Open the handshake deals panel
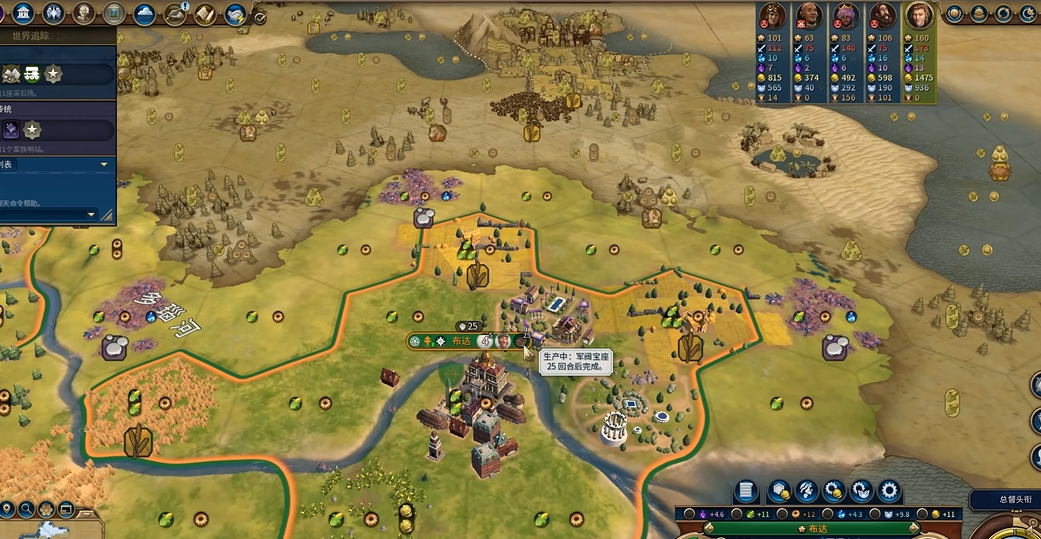Image resolution: width=1041 pixels, height=539 pixels. (x=236, y=14)
